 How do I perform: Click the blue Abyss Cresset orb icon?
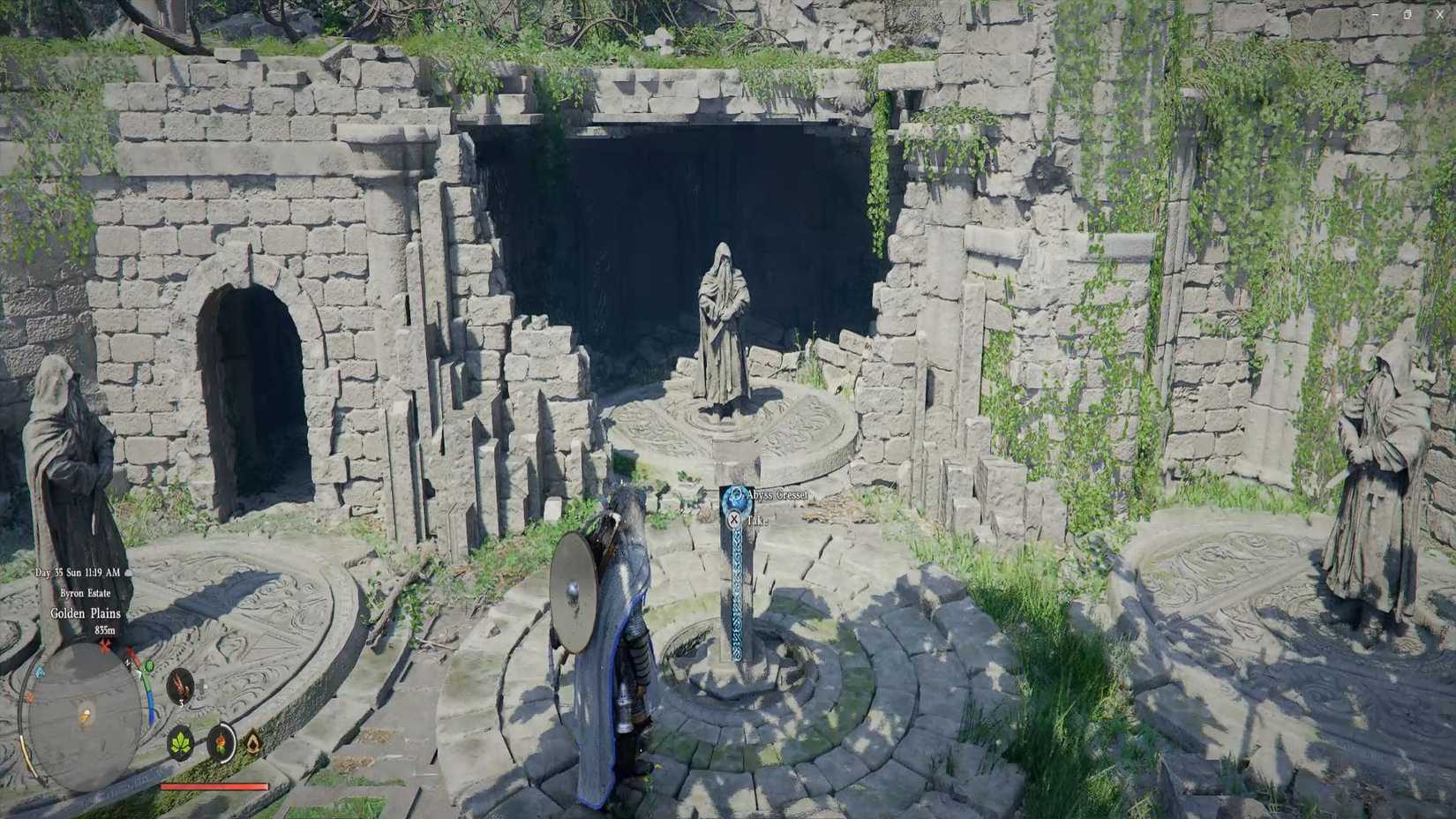736,496
